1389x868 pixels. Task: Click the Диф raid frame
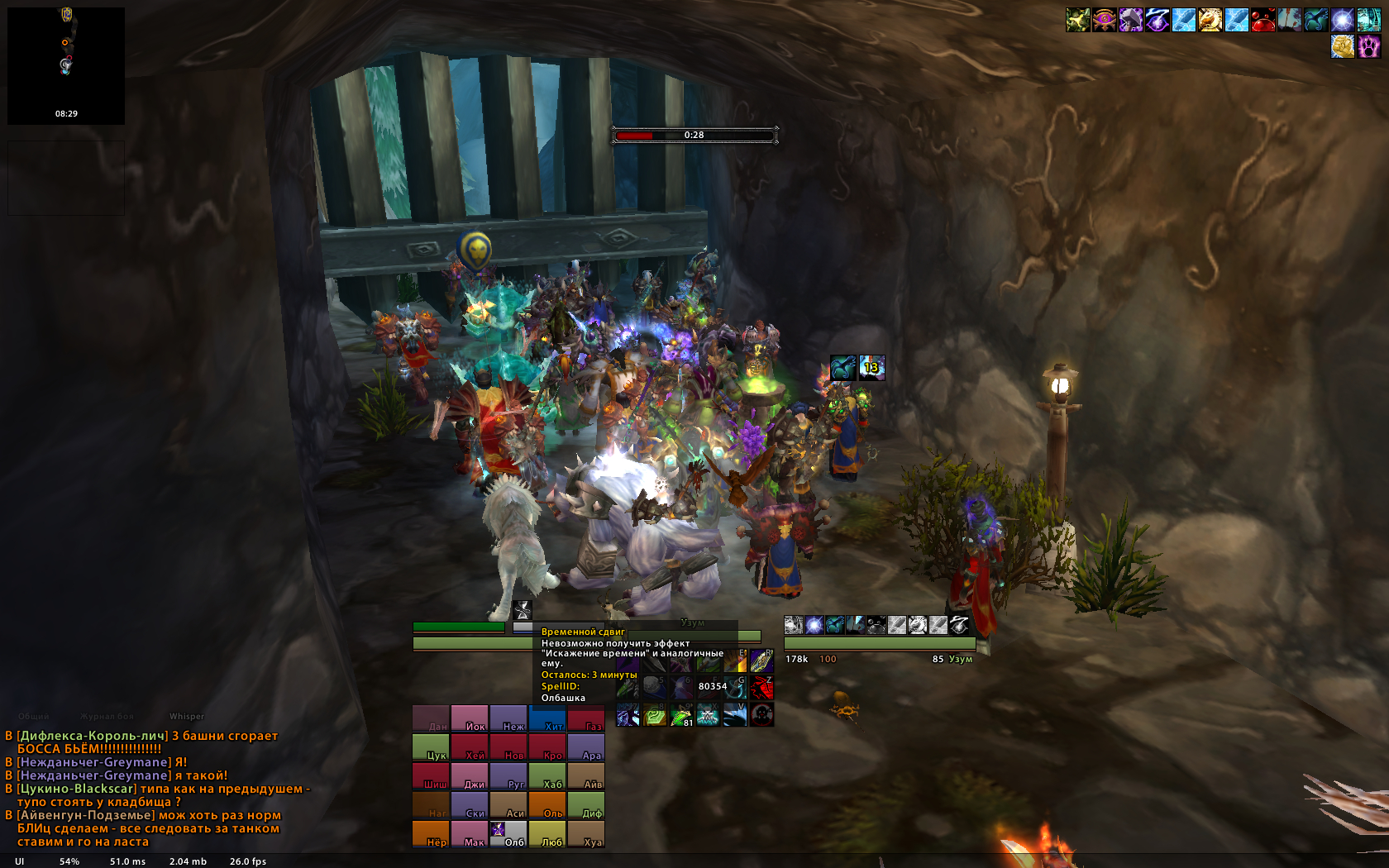pos(585,805)
